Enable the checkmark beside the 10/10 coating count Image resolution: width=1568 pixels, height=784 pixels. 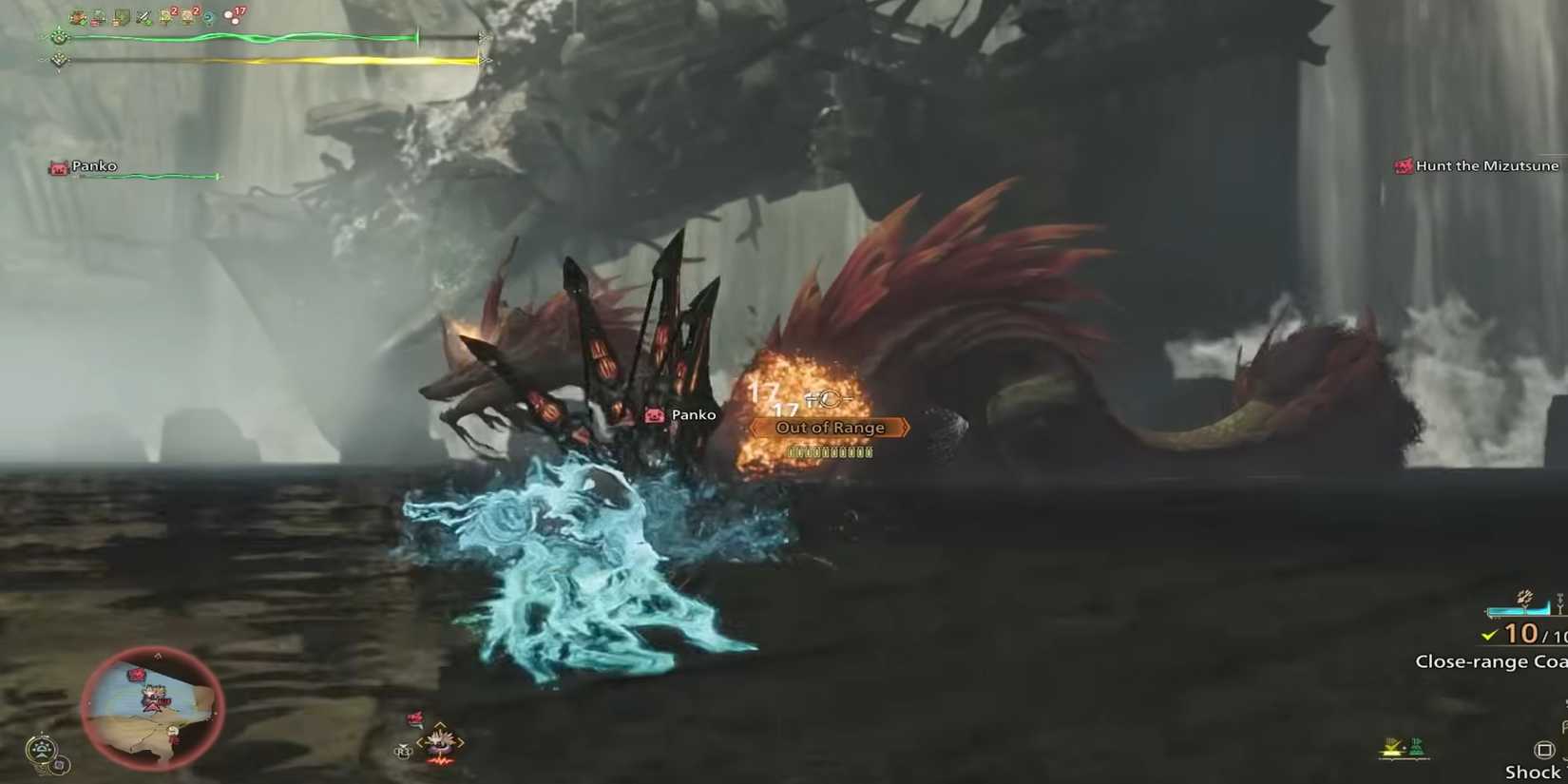(x=1487, y=634)
